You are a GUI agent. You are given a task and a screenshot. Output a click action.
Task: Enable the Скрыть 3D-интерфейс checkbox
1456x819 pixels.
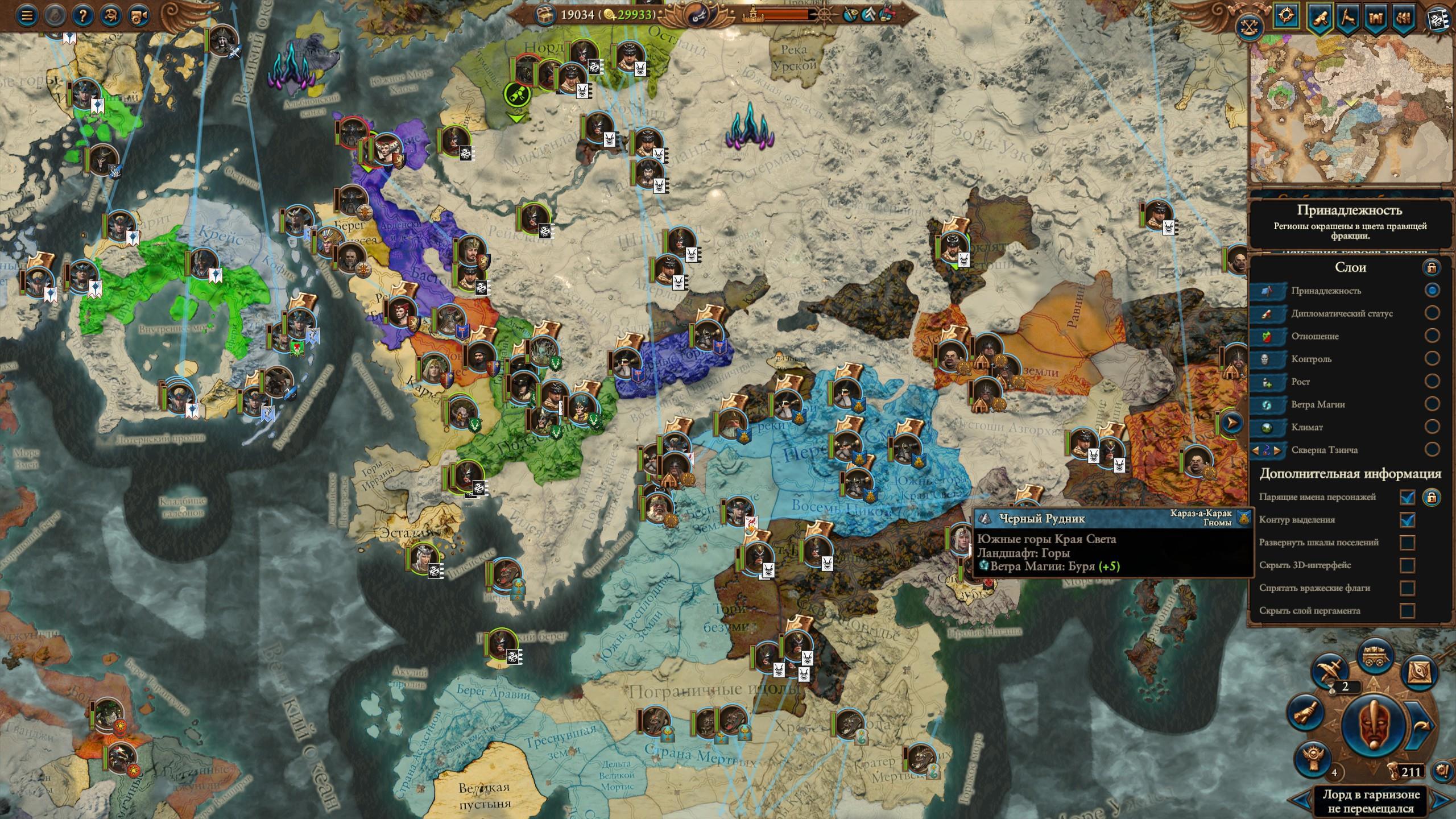tap(1407, 565)
